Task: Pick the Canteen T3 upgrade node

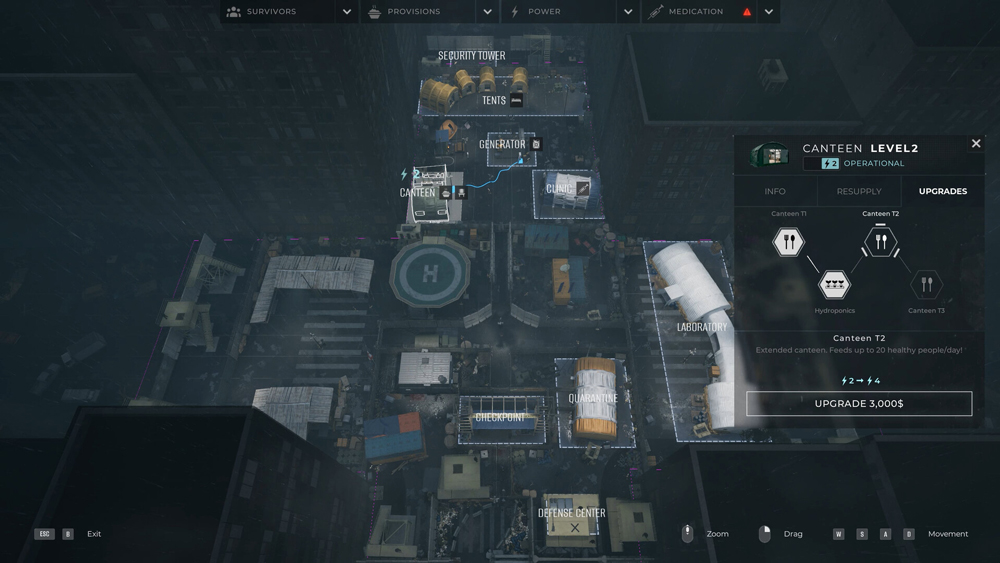Action: point(926,285)
